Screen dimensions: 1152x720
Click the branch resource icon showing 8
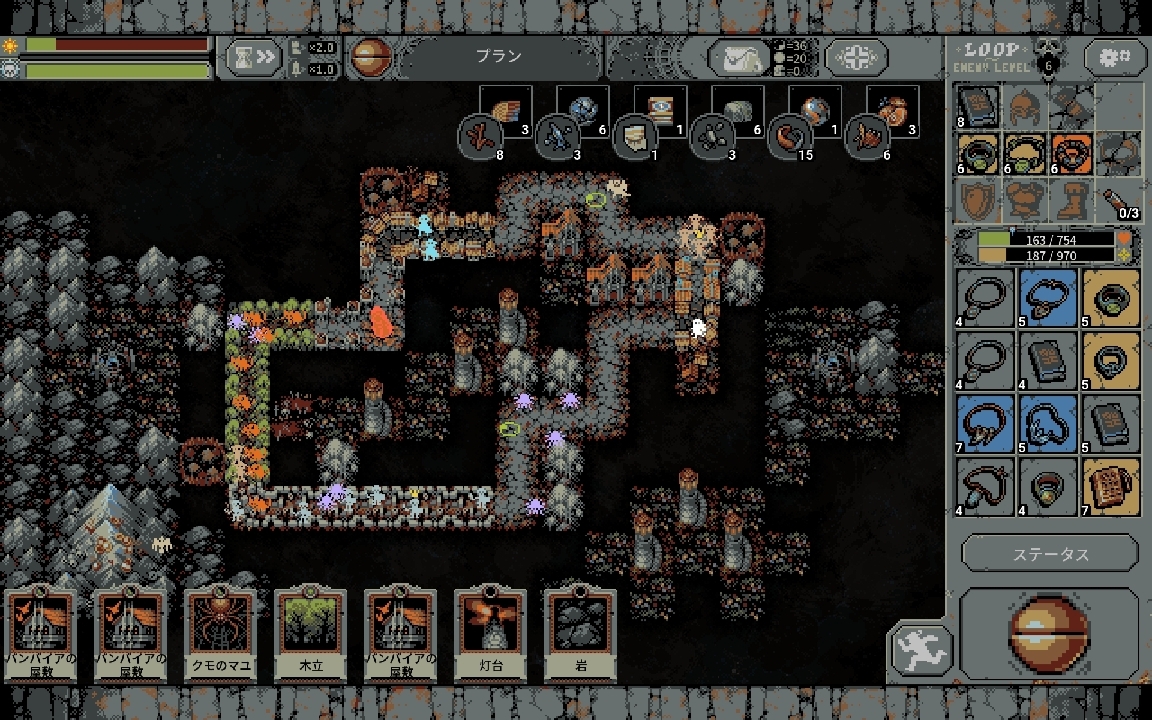(481, 137)
